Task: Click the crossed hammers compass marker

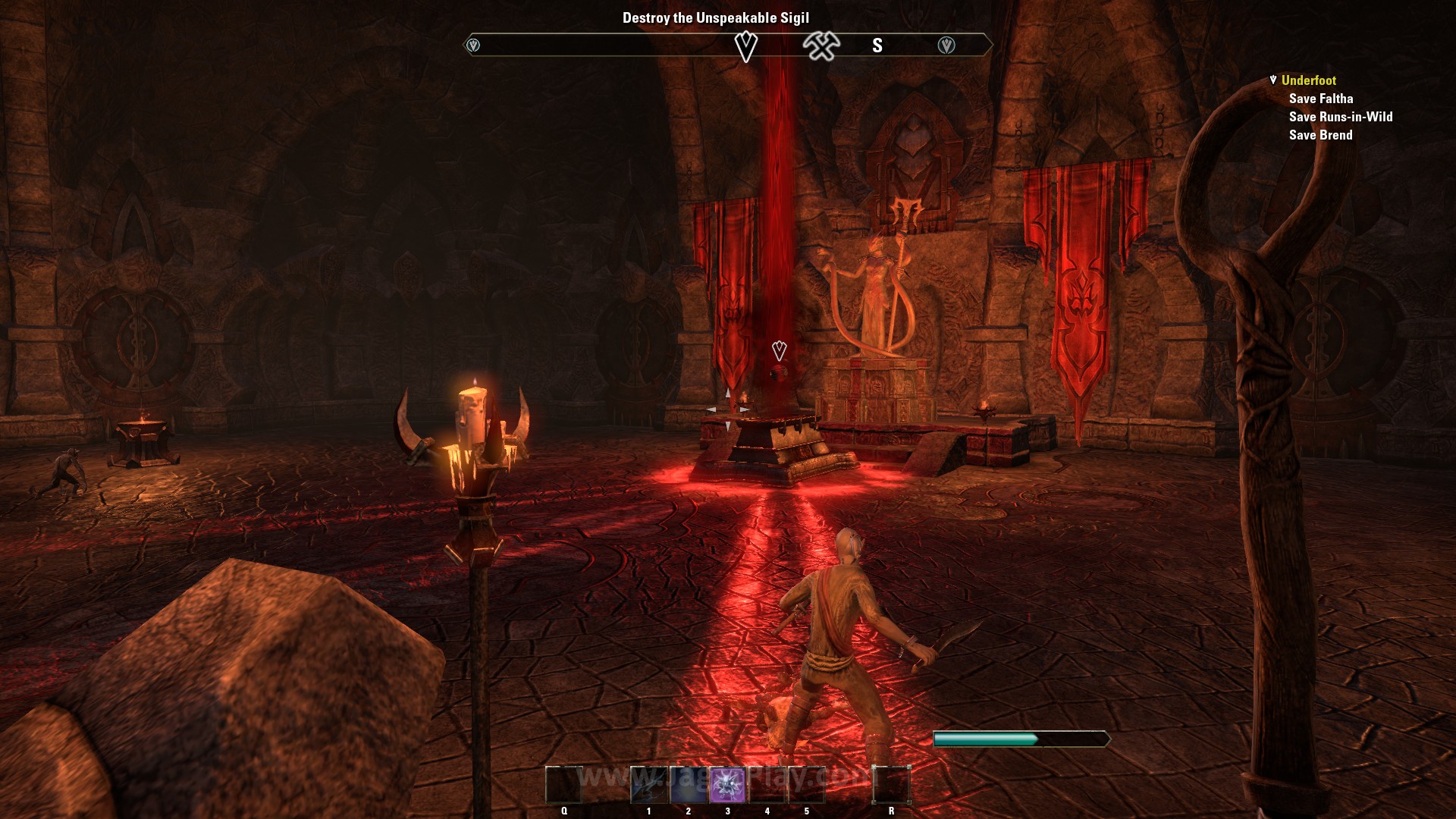Action: pyautogui.click(x=821, y=45)
